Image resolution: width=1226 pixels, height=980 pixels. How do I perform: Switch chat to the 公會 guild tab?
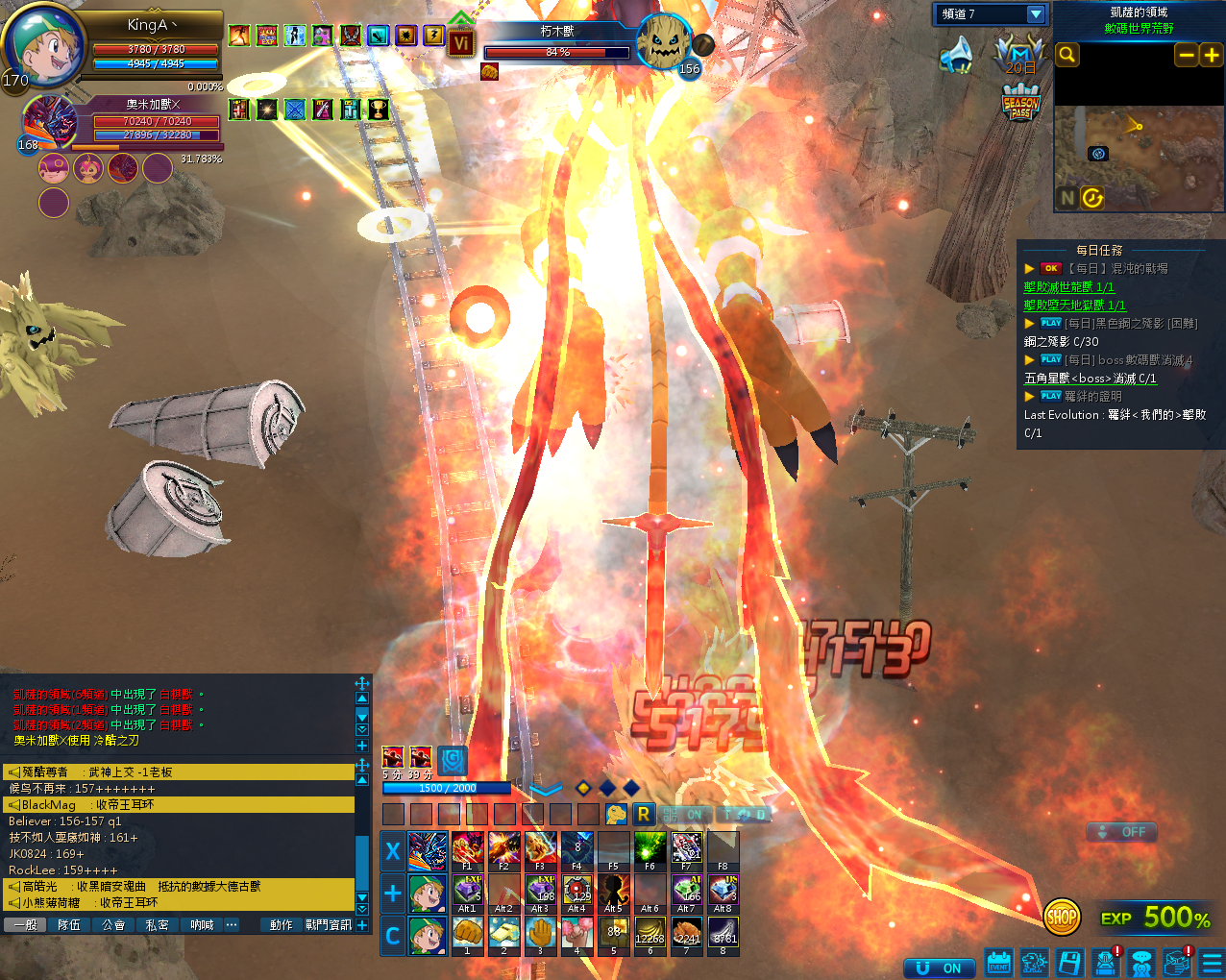[113, 924]
